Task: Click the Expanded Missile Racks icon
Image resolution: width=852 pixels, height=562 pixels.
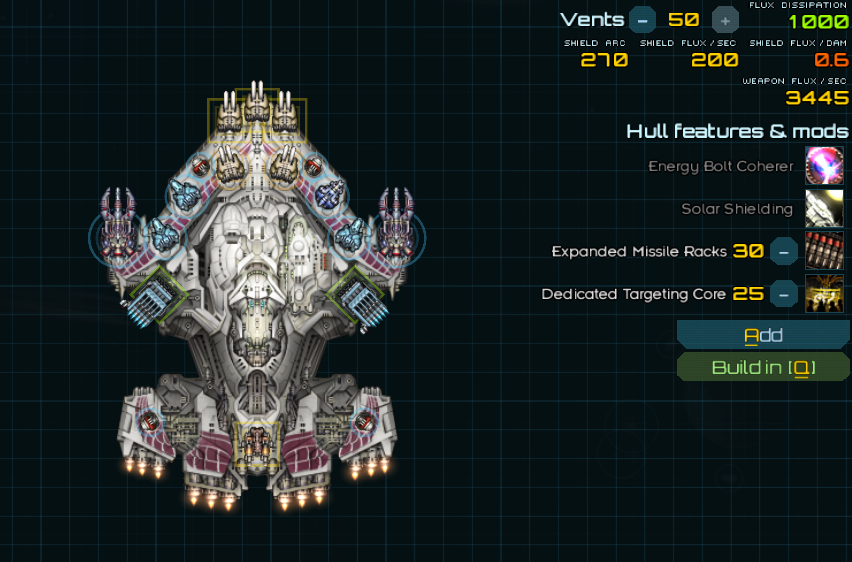Action: click(x=824, y=251)
